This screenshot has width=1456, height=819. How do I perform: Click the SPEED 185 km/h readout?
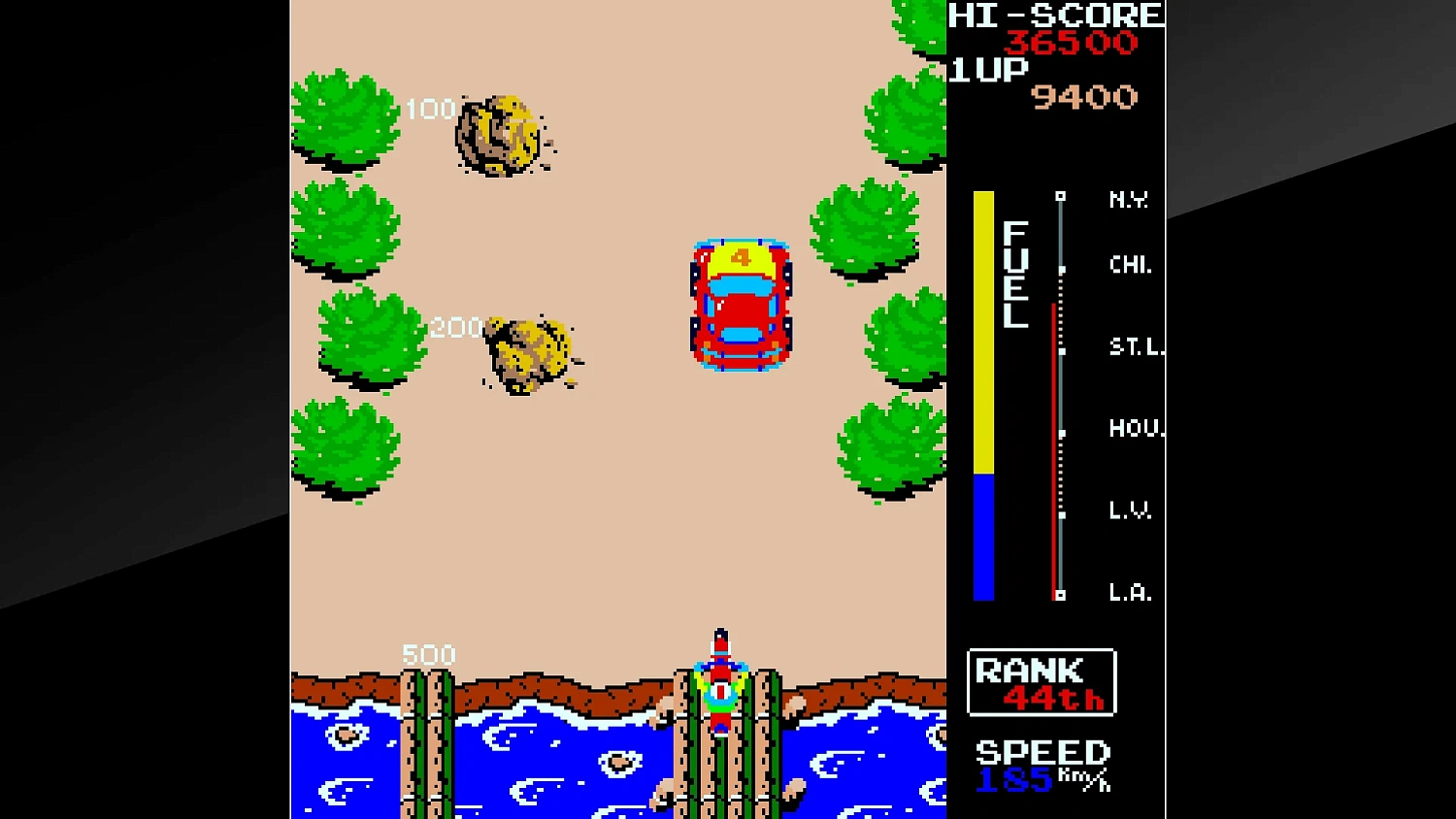[1041, 767]
